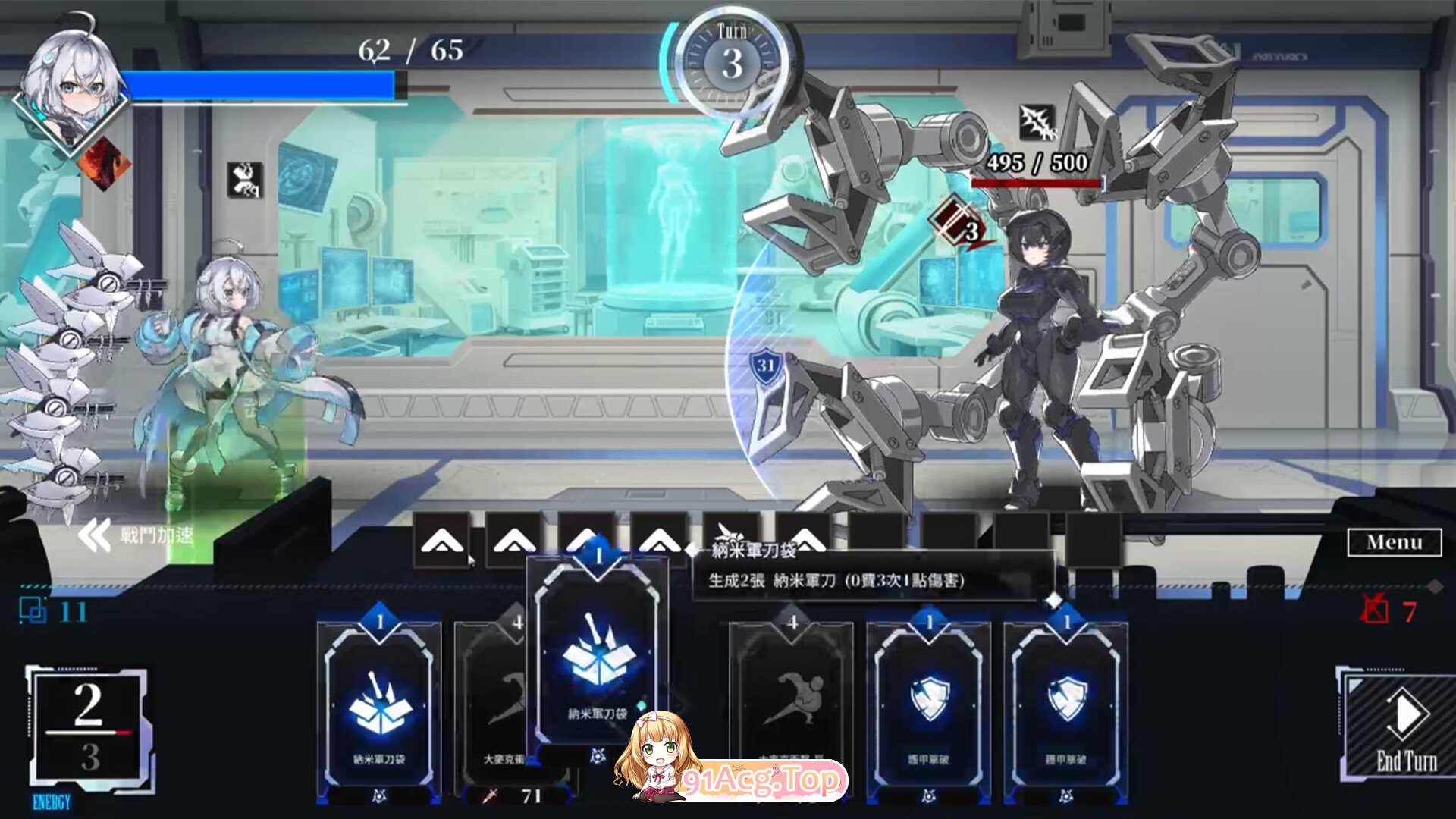Inspect enemy's spiked status icon above health
The height and width of the screenshot is (819, 1456).
click(x=1037, y=123)
